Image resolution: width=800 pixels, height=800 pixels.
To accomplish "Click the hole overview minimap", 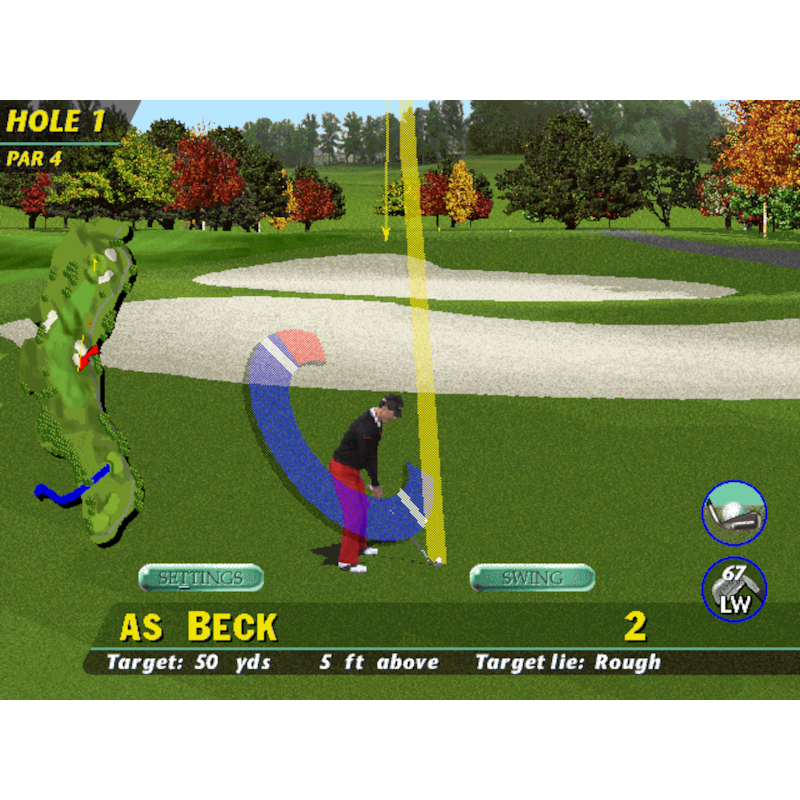I will [82, 380].
